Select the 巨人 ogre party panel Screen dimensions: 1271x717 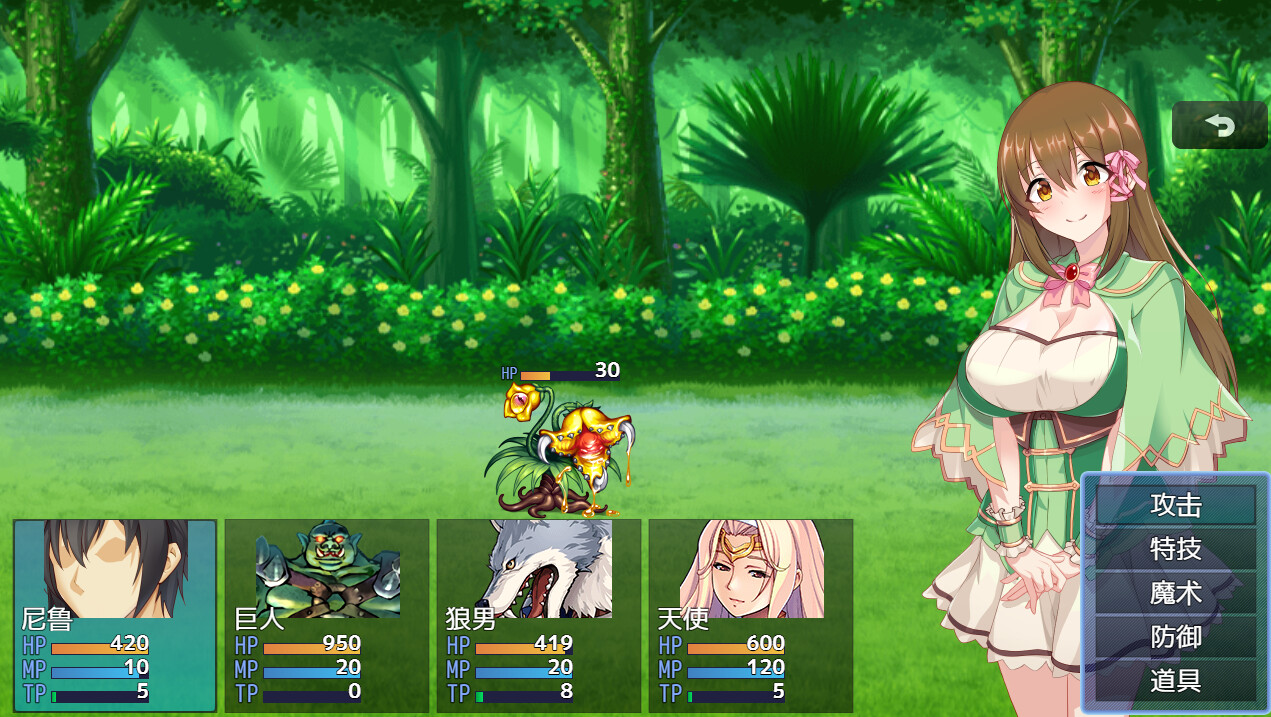[327, 615]
